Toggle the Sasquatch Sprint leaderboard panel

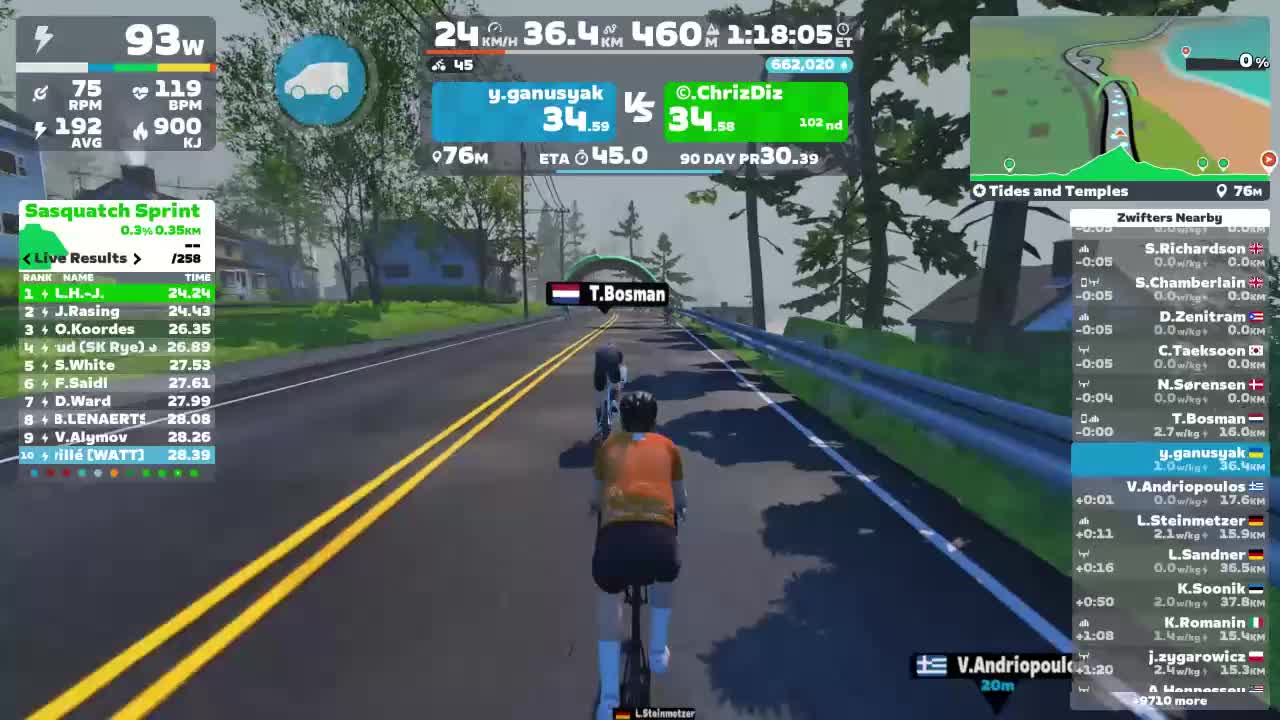(113, 211)
